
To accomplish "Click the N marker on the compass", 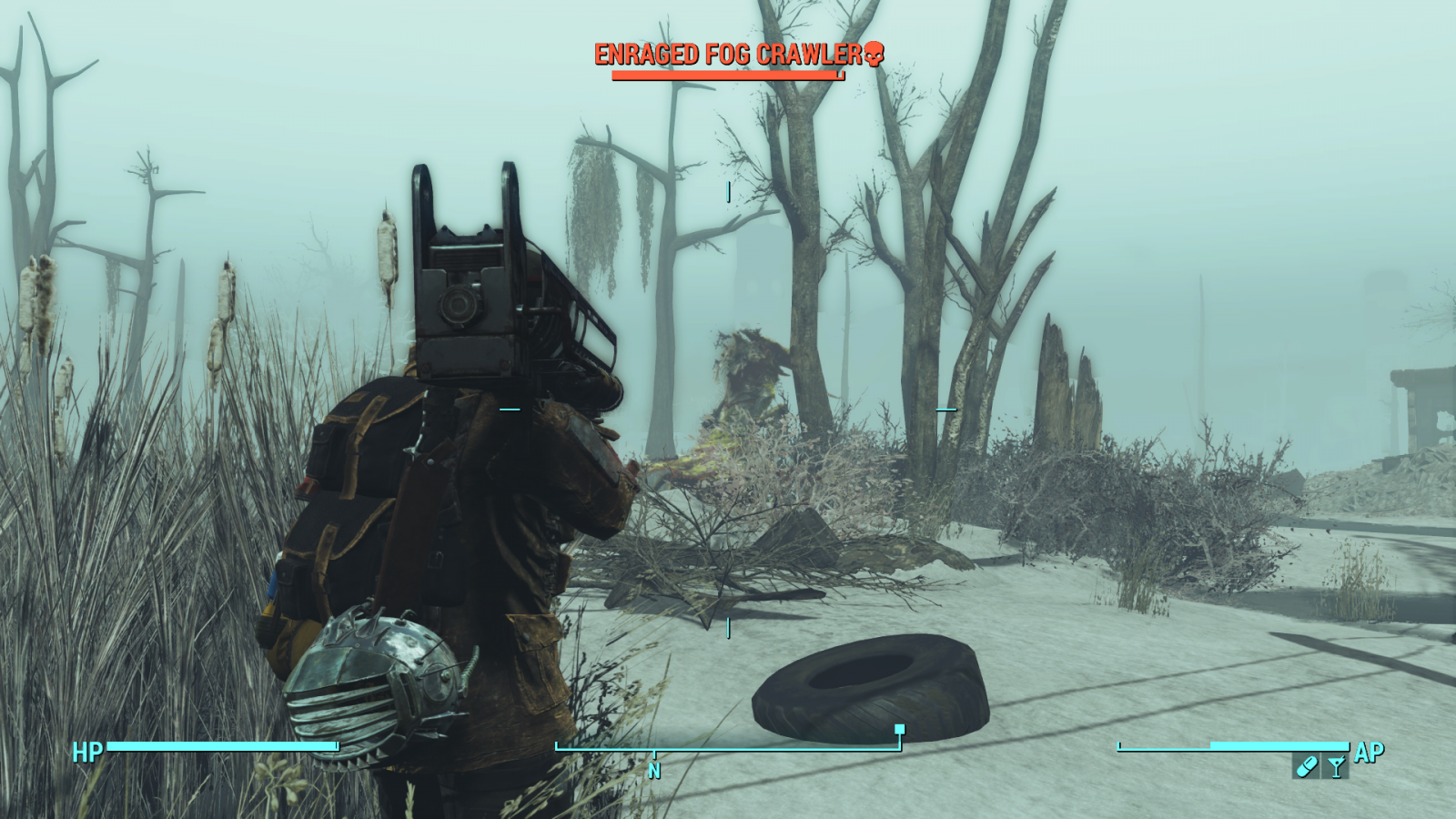I will point(653,769).
